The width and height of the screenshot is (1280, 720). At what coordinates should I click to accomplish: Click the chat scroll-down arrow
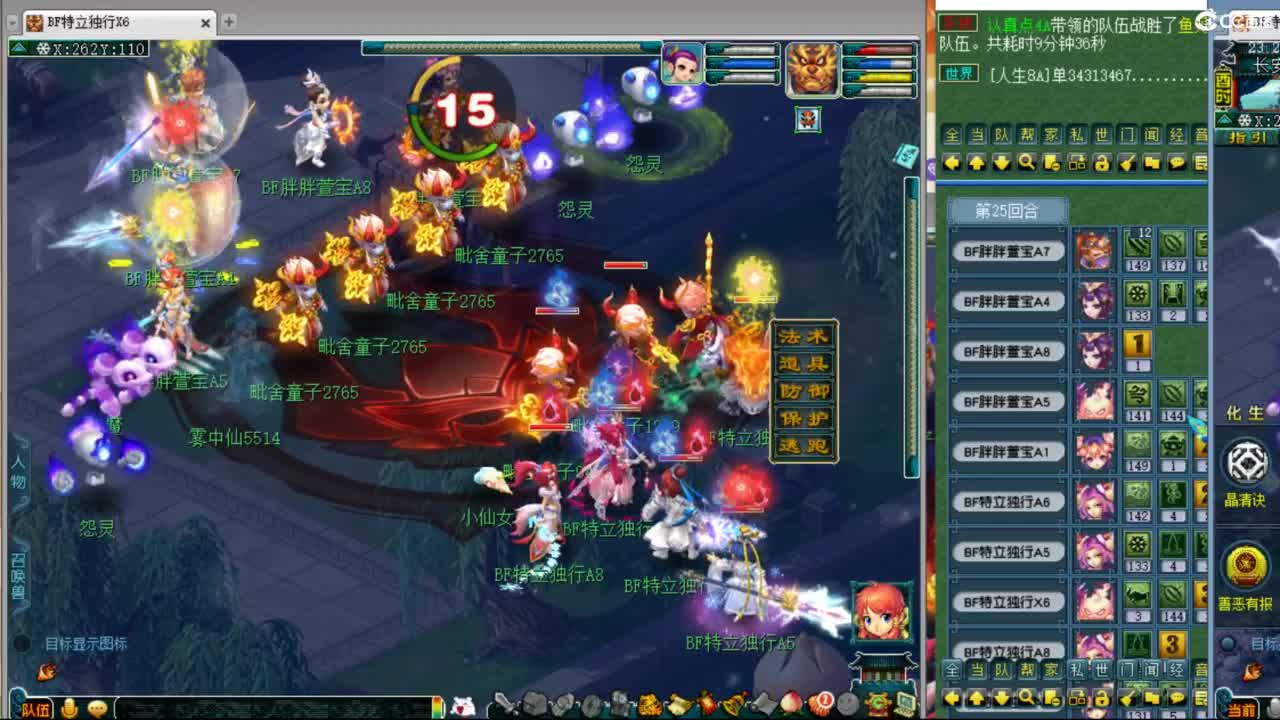tap(1001, 163)
